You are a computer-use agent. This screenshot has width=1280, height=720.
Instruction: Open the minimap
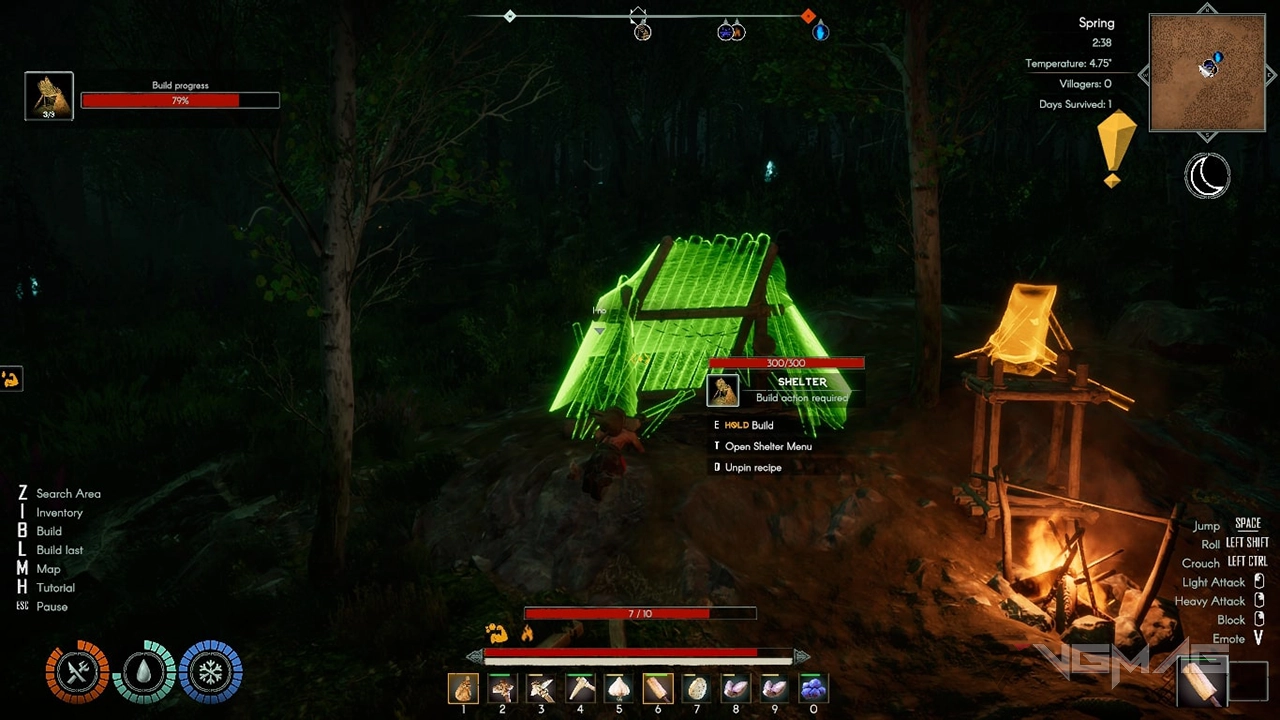(1207, 72)
